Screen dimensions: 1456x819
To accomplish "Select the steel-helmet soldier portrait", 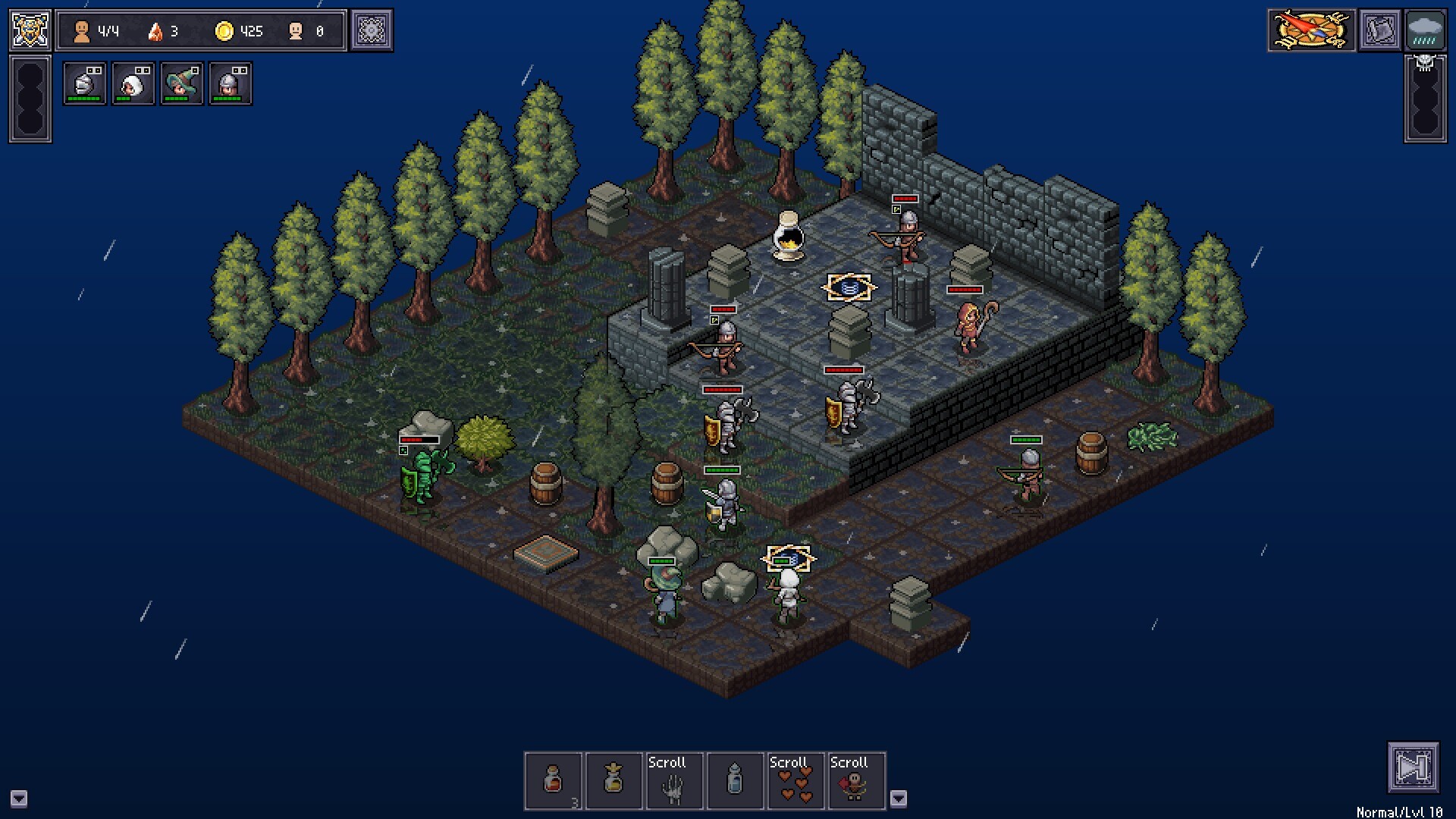I will (230, 83).
